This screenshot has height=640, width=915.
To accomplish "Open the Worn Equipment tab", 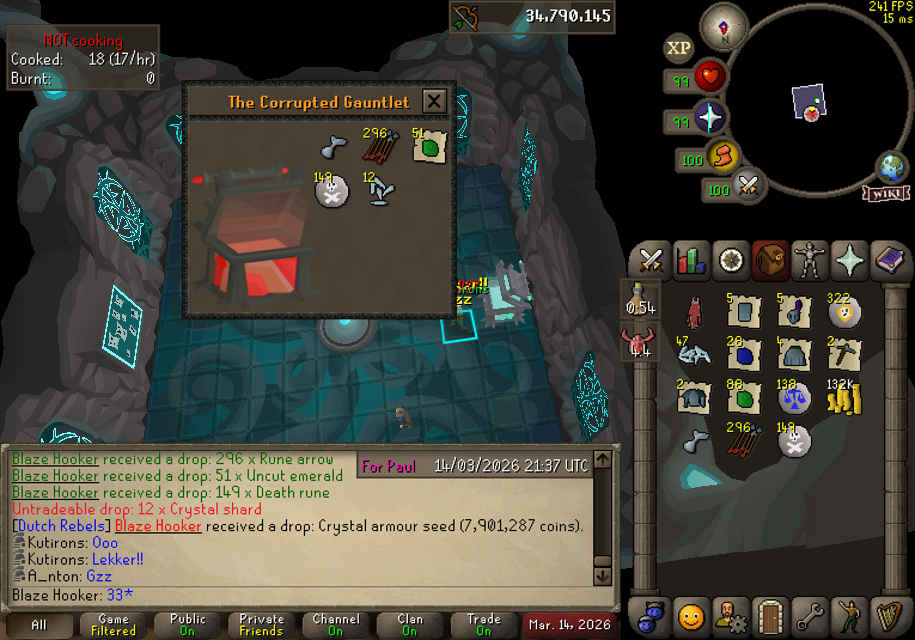I will 810,260.
